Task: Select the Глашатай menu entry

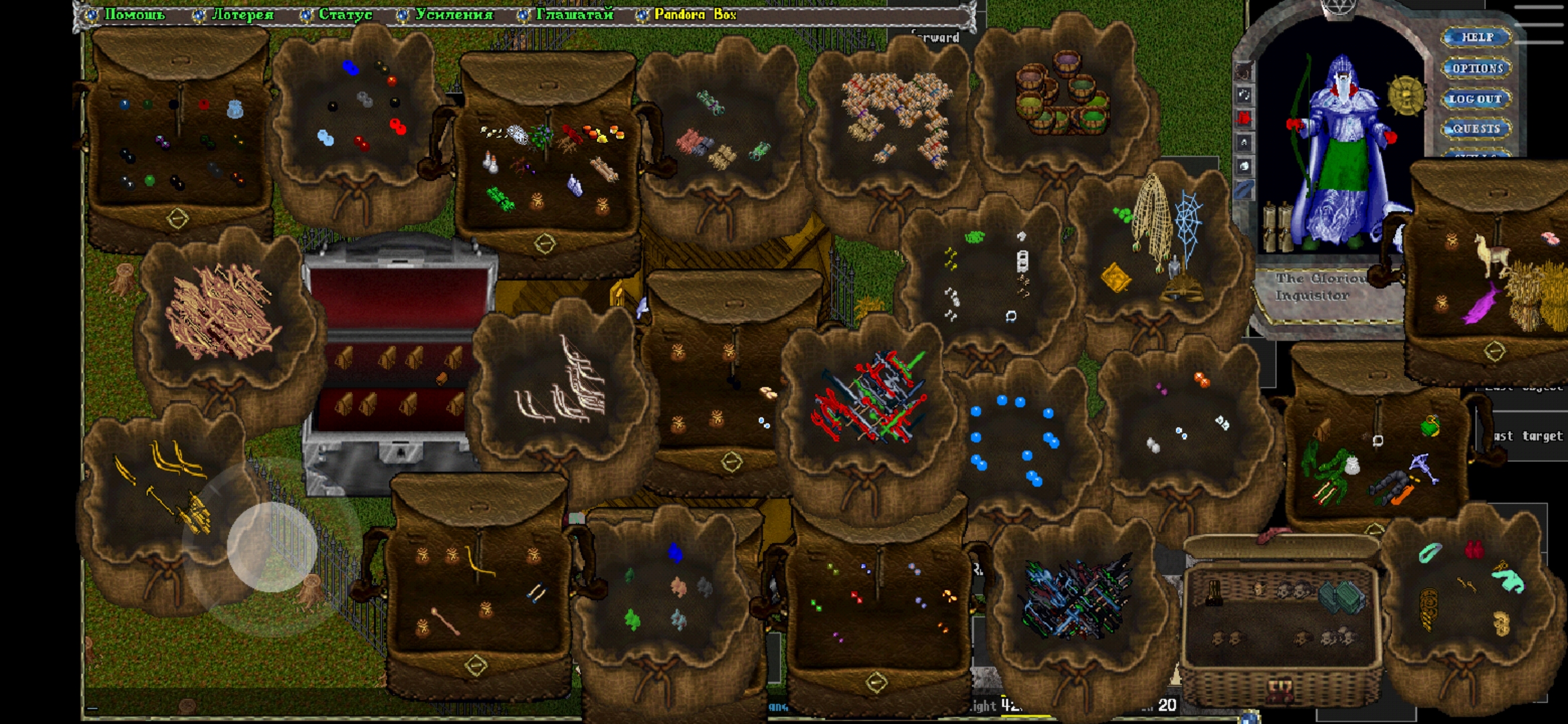Action: (x=574, y=14)
